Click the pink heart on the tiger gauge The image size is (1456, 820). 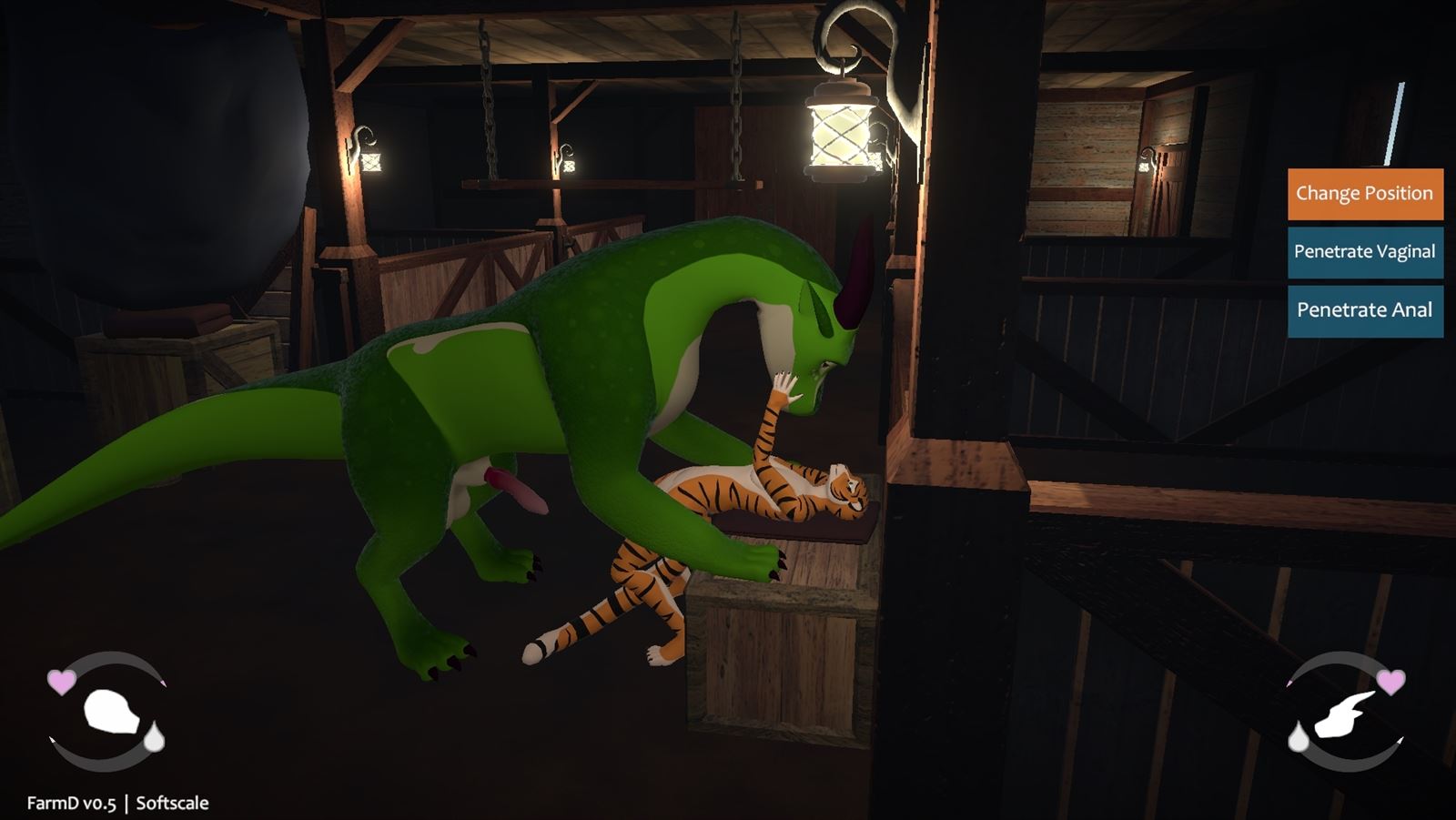[61, 682]
